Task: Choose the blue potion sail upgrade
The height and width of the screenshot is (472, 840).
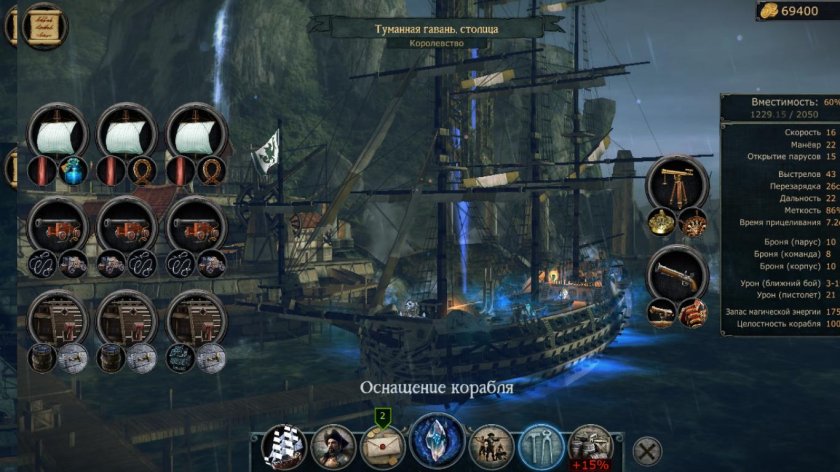Action: pos(73,171)
